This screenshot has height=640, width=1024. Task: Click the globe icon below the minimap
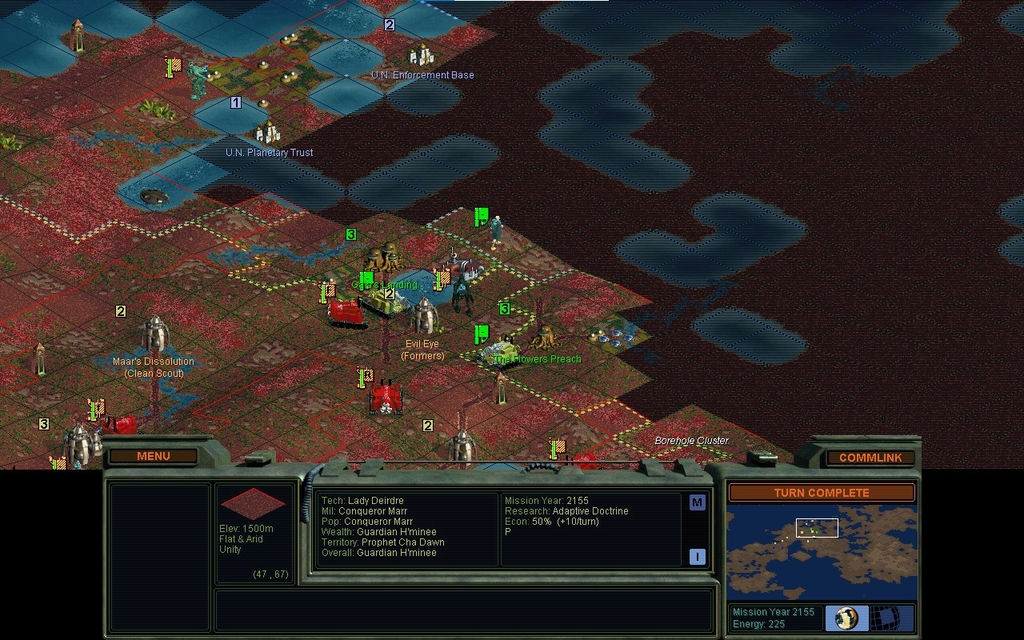[846, 617]
